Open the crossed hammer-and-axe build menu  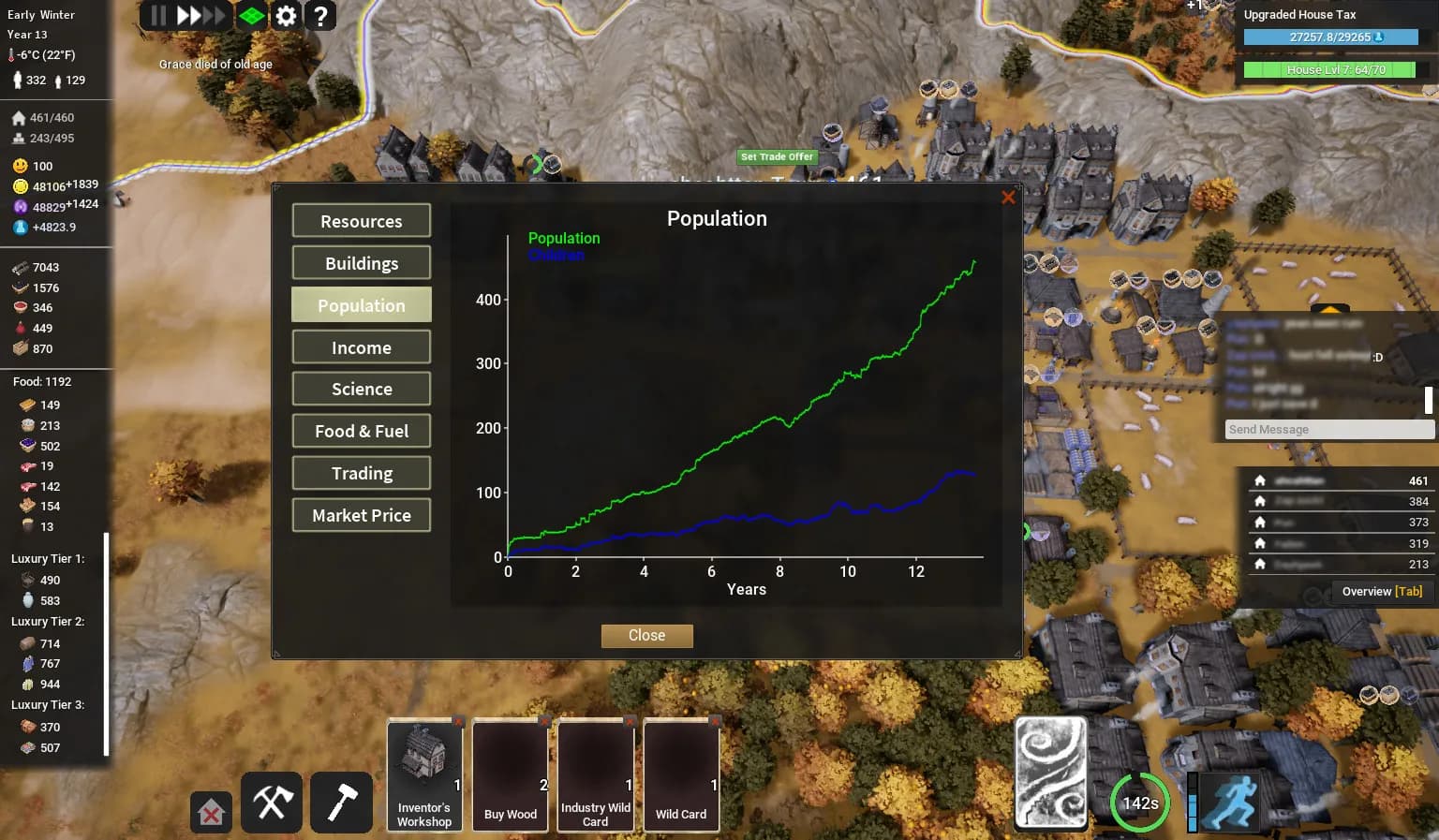pos(271,803)
